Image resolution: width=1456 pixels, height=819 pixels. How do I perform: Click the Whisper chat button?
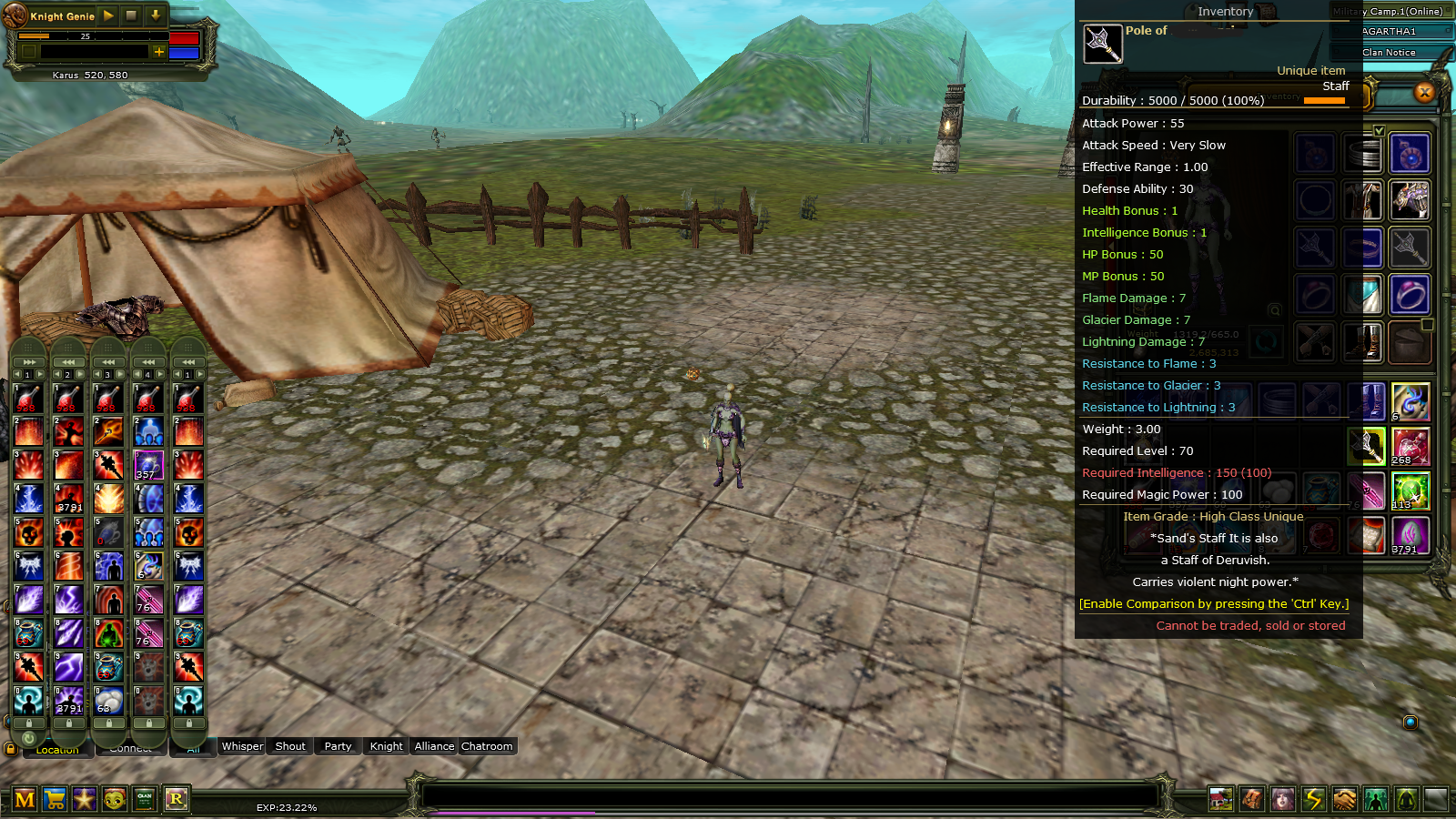(x=241, y=746)
